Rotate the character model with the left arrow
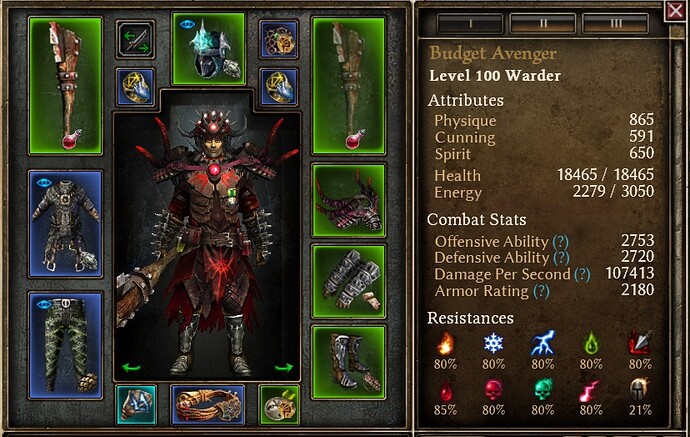The height and width of the screenshot is (437, 690). pyautogui.click(x=130, y=368)
